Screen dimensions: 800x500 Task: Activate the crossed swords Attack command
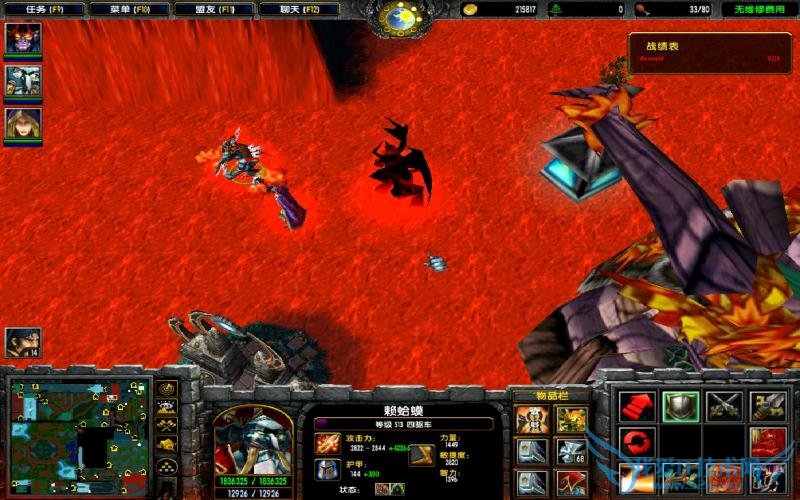(723, 405)
